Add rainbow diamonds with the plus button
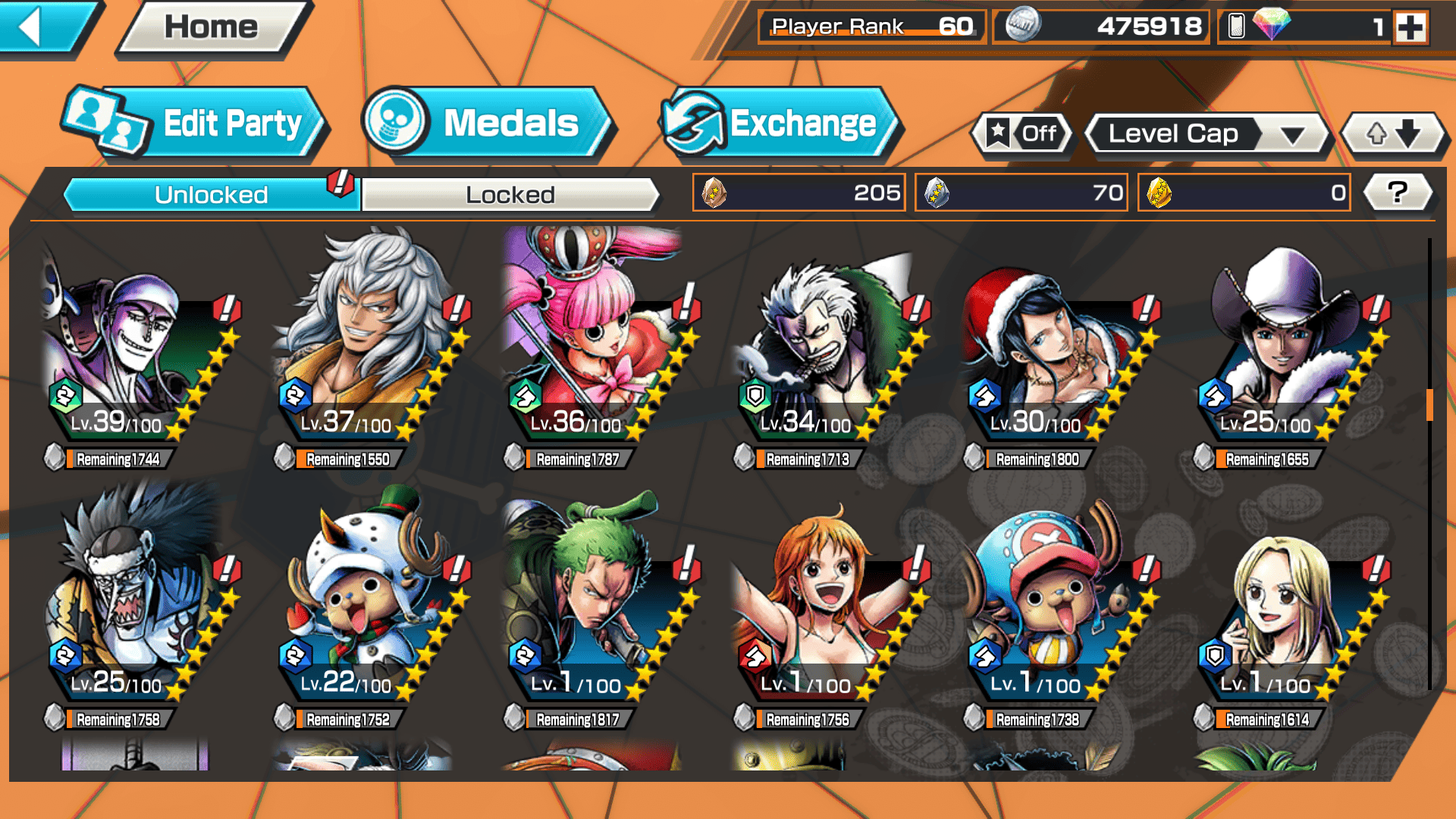 coord(1410,28)
